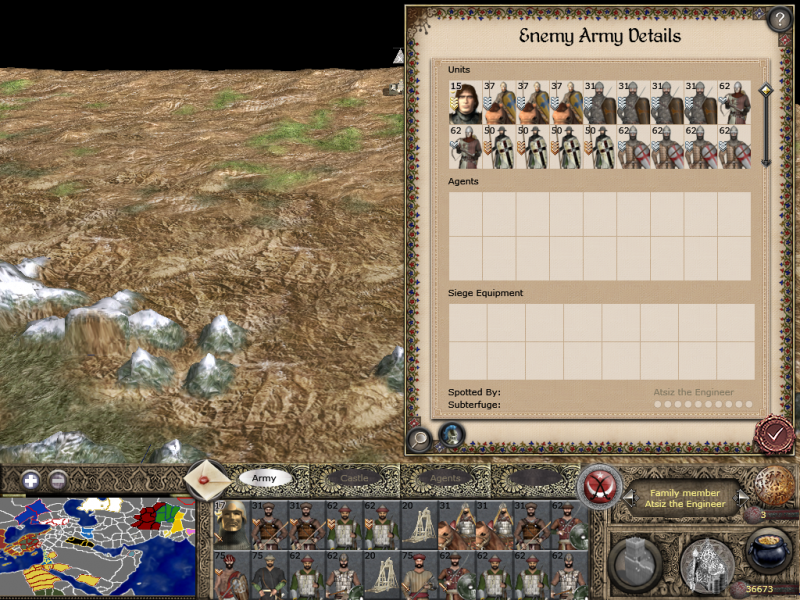The image size is (800, 600).
Task: Click the magnifying glass locate button
Action: 420,438
